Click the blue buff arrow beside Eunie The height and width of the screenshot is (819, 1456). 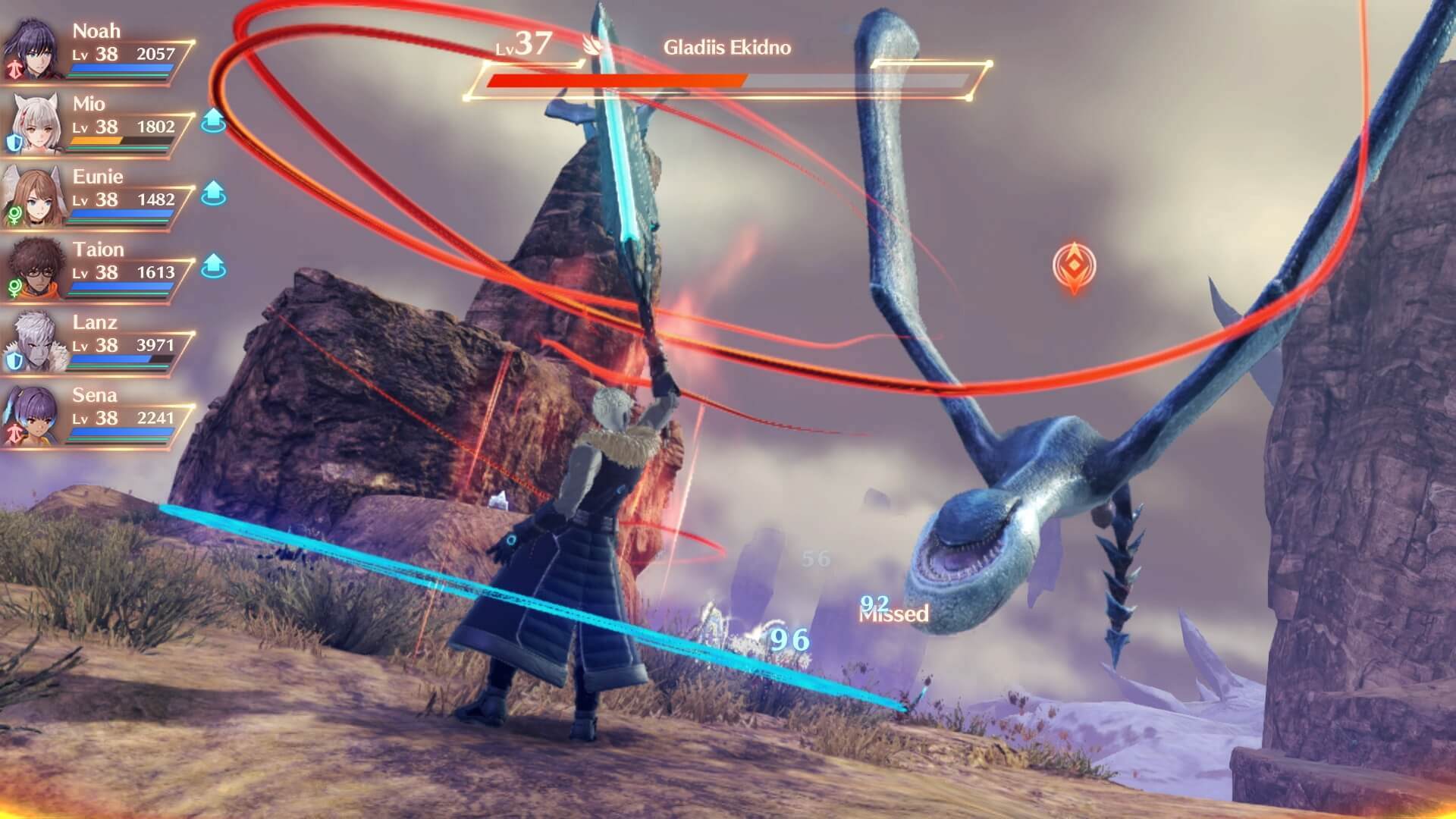[214, 193]
